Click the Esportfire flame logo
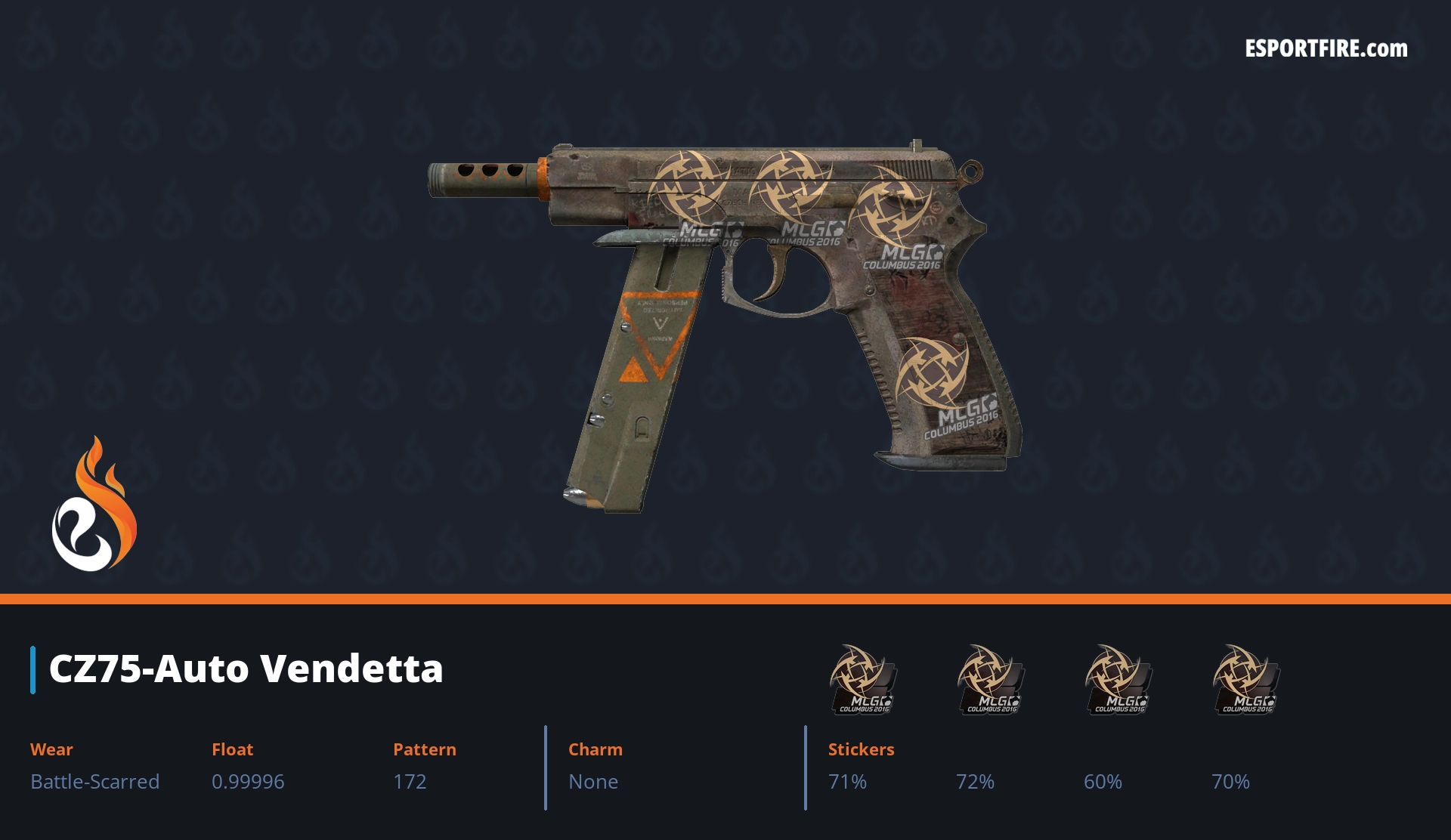This screenshot has height=840, width=1451. (94, 505)
